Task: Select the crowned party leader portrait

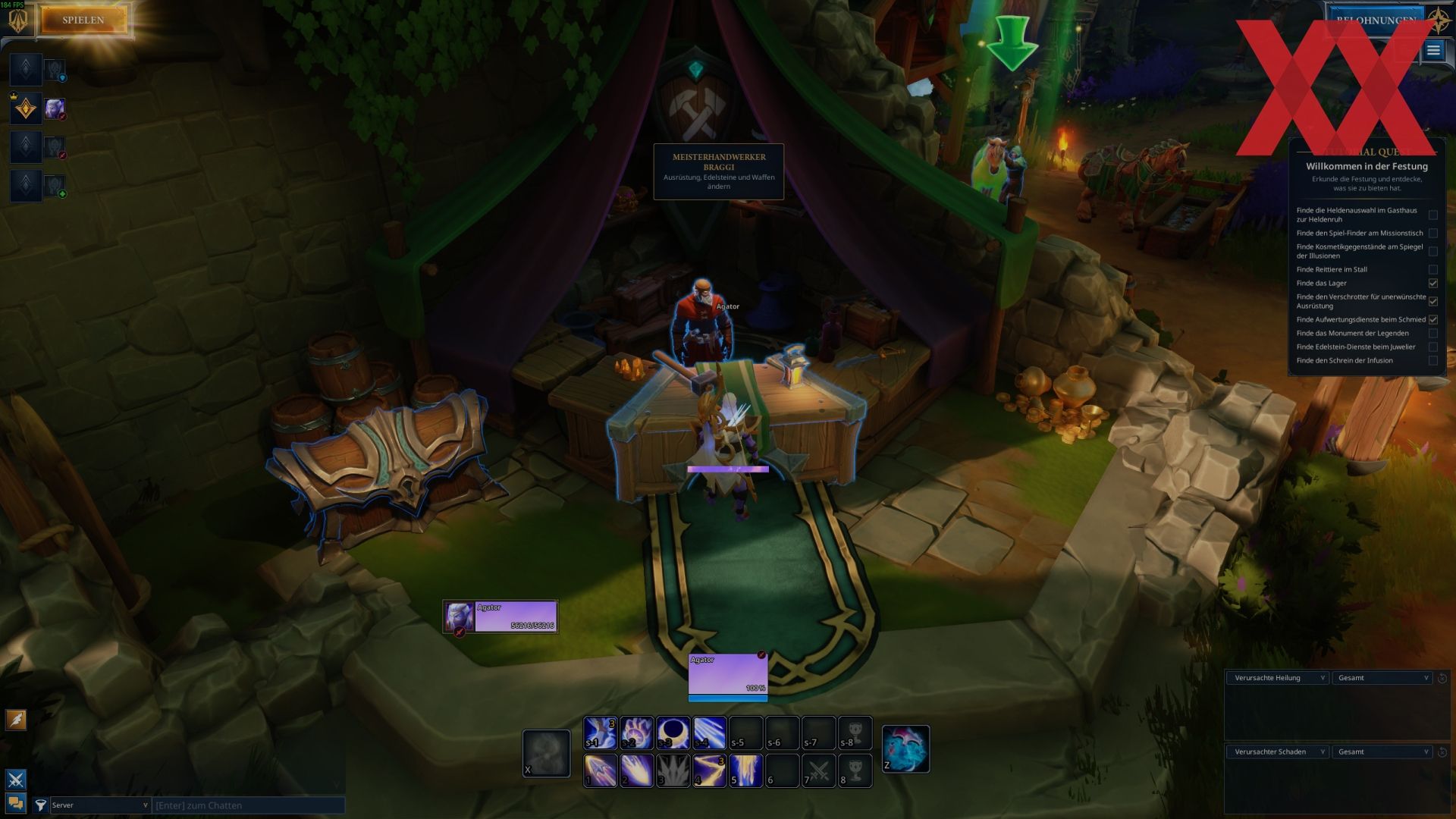Action: [26, 109]
